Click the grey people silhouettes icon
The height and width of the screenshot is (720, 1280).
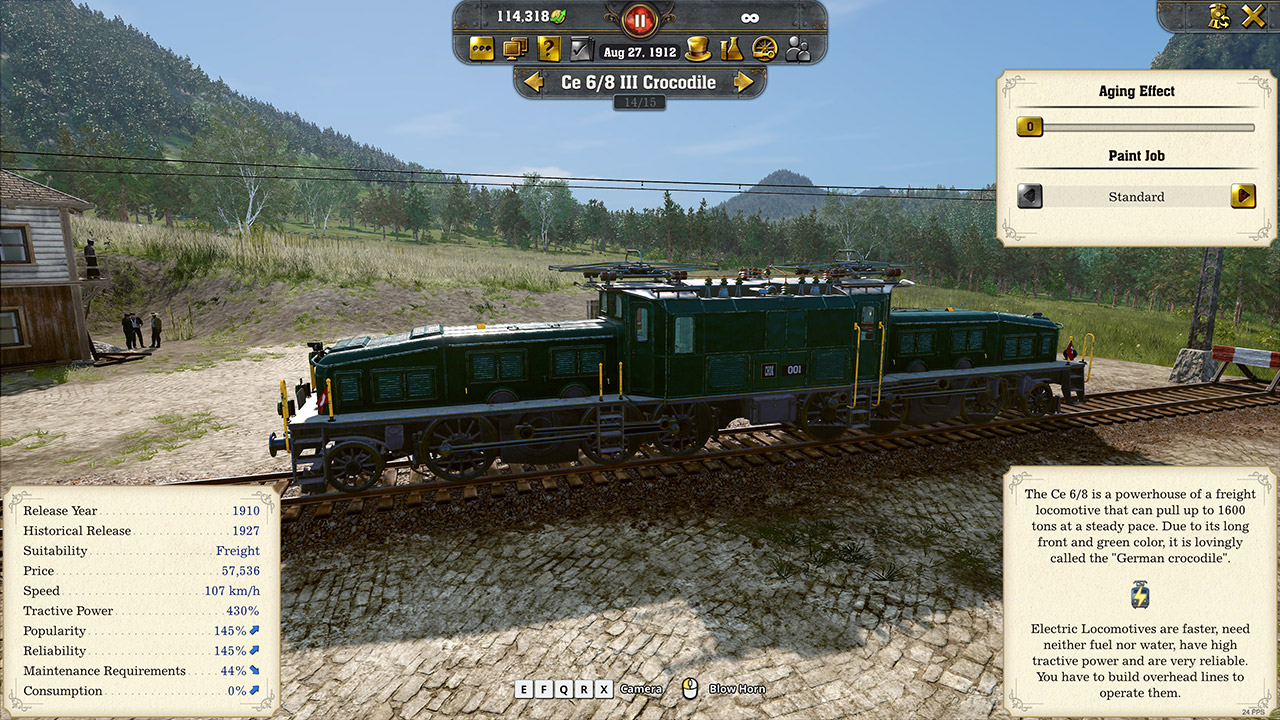tap(798, 48)
